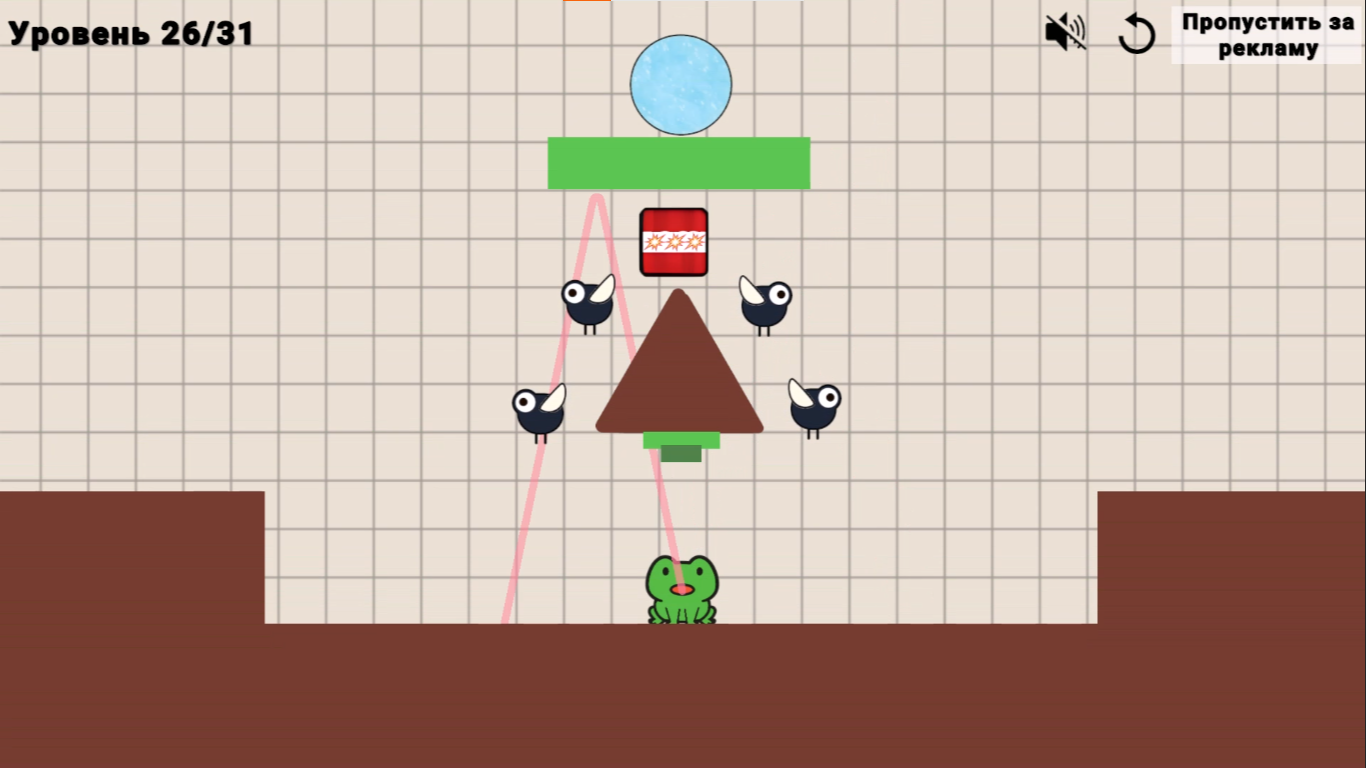Click the level counter reading Уровень 26/31
This screenshot has width=1366, height=768.
coord(128,31)
